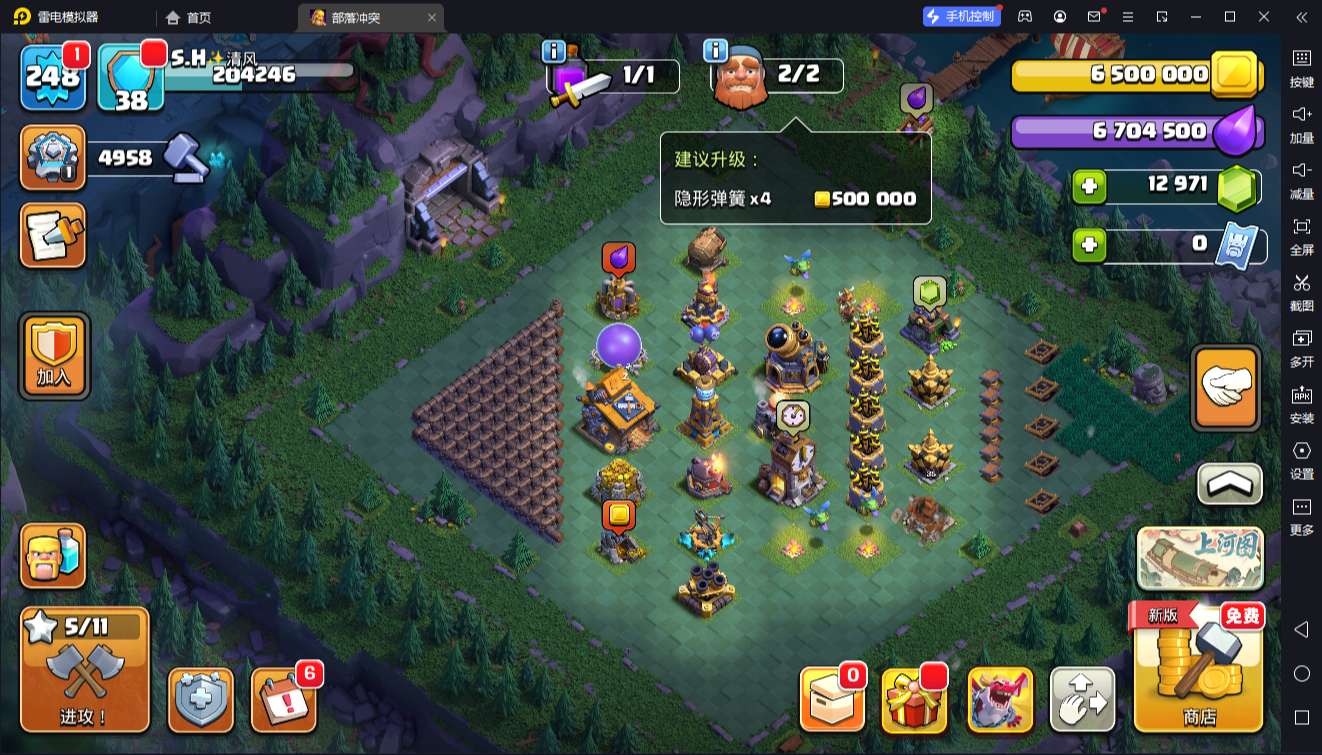The image size is (1322, 755).
Task: Tap the Attack (进攻!) button
Action: tap(85, 669)
